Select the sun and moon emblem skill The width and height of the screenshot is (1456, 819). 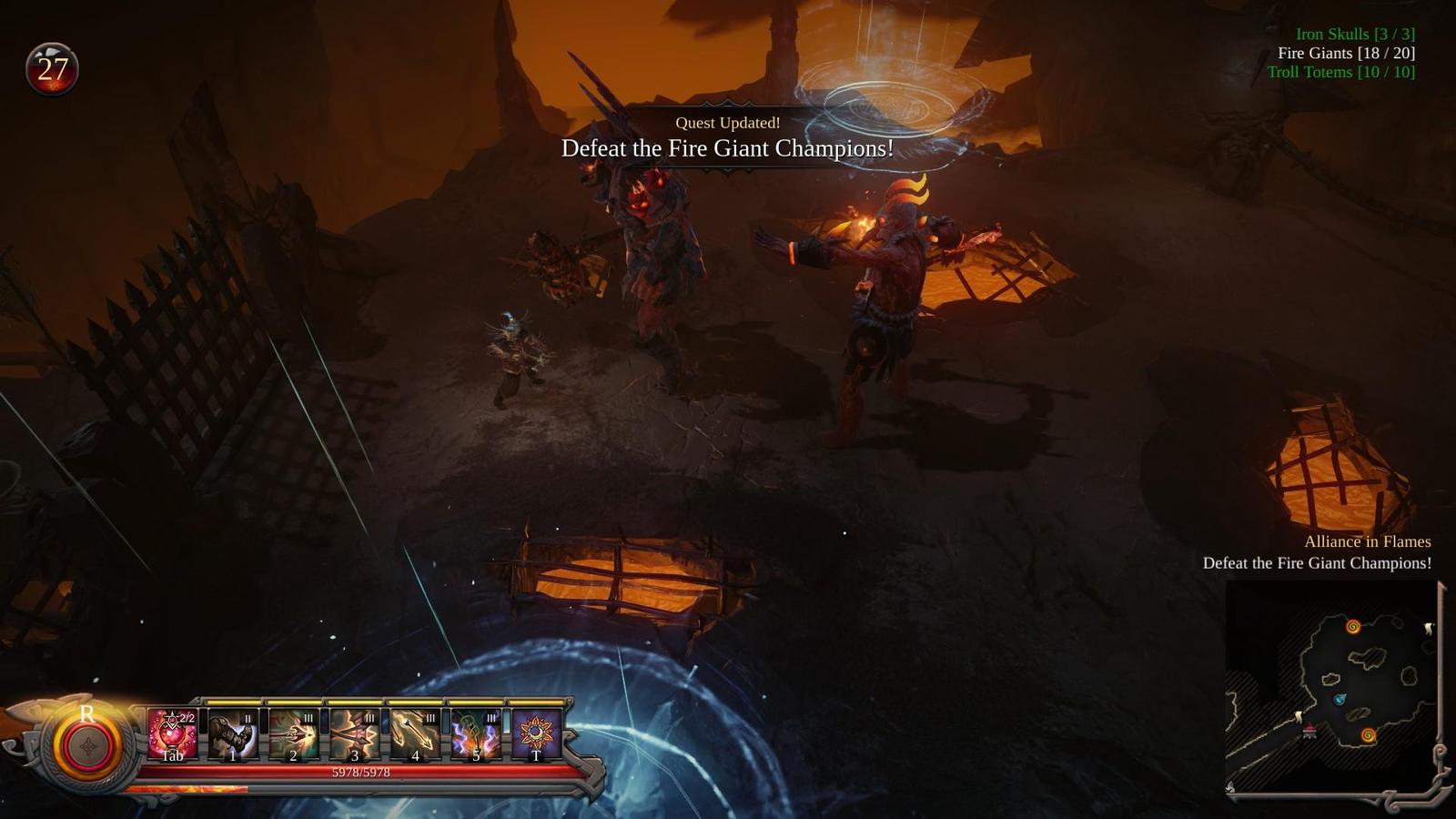536,734
